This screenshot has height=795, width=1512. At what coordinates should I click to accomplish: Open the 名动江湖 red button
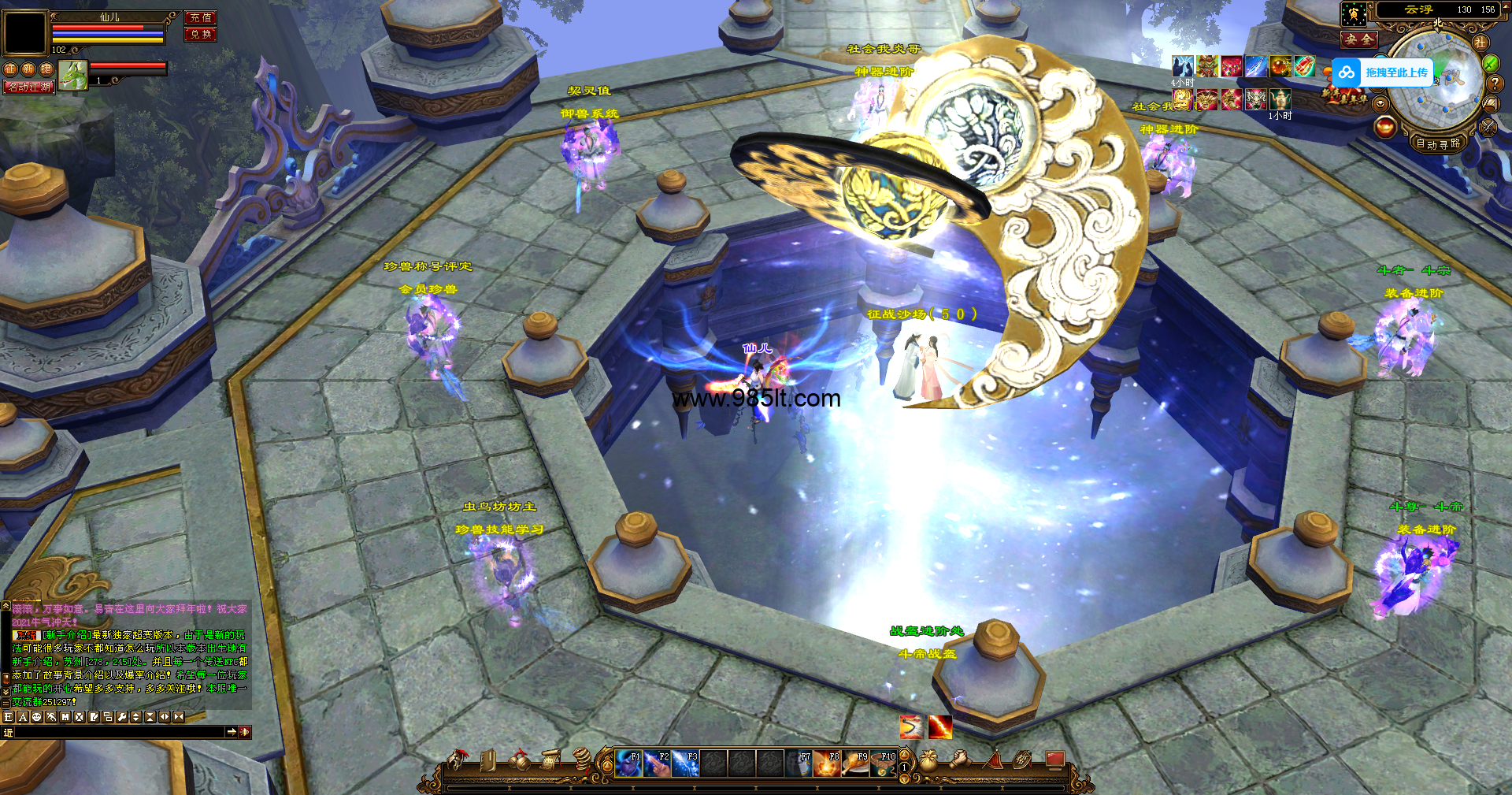29,87
